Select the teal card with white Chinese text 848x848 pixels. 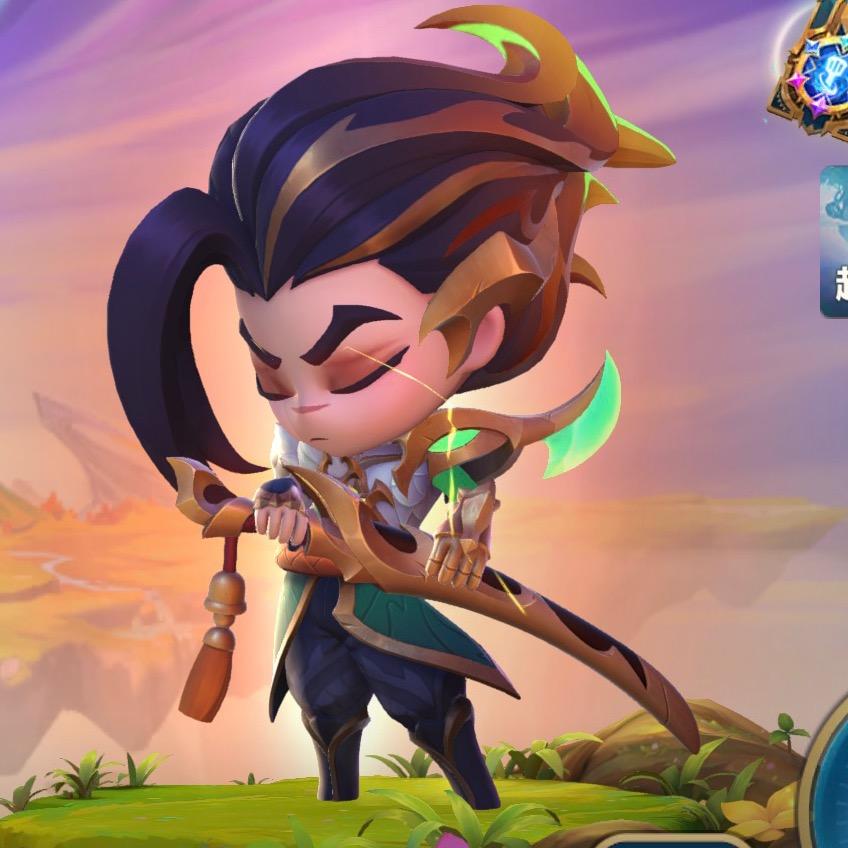[835, 242]
